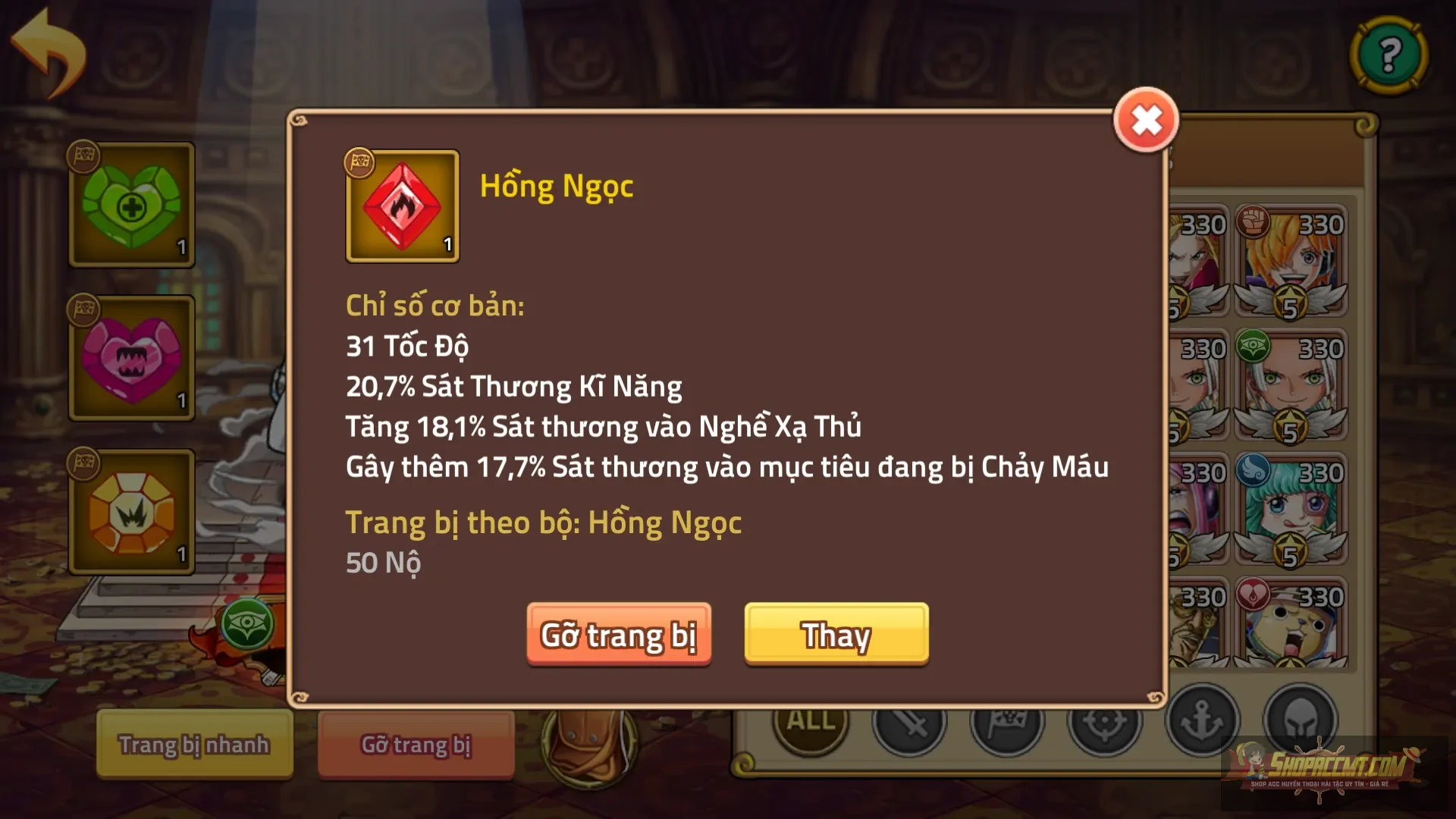Choose the yellow Thay button
This screenshot has height=819, width=1456.
coord(836,634)
